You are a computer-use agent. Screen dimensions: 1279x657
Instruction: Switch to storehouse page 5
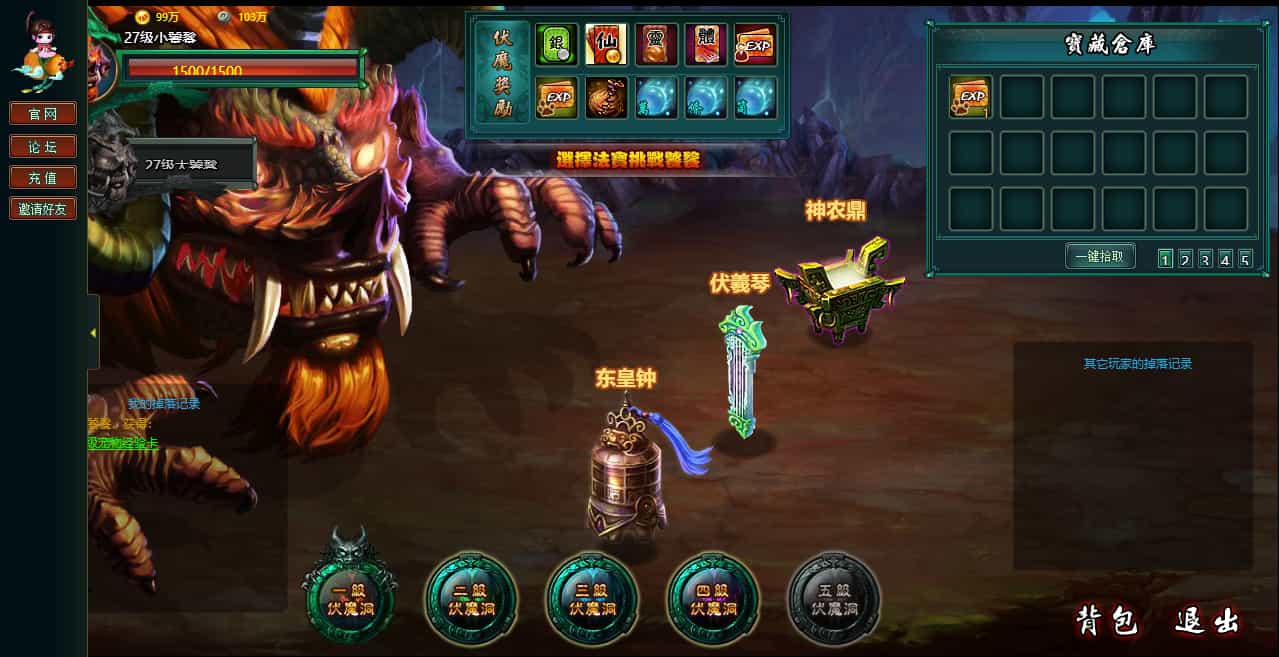(x=1245, y=260)
